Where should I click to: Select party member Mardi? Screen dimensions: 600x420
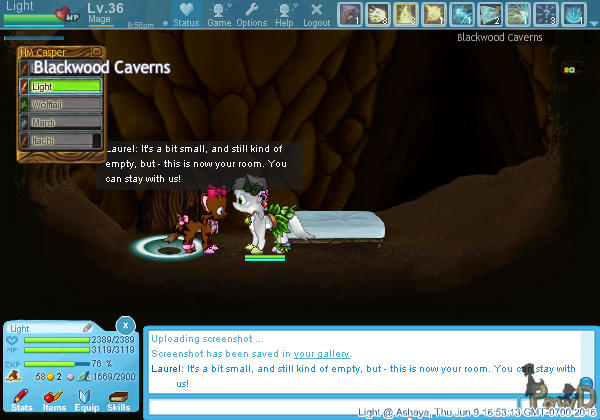pyautogui.click(x=65, y=123)
